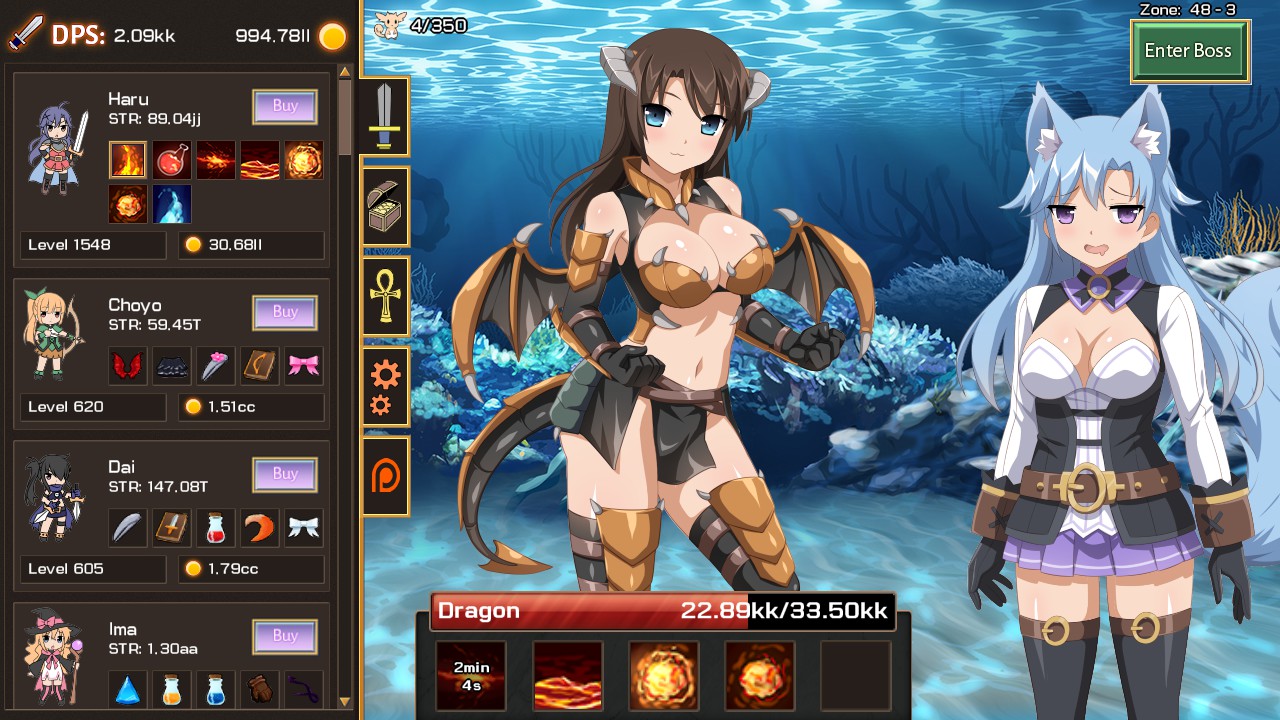Click Dai's Buy button
This screenshot has height=720, width=1280.
pos(284,474)
